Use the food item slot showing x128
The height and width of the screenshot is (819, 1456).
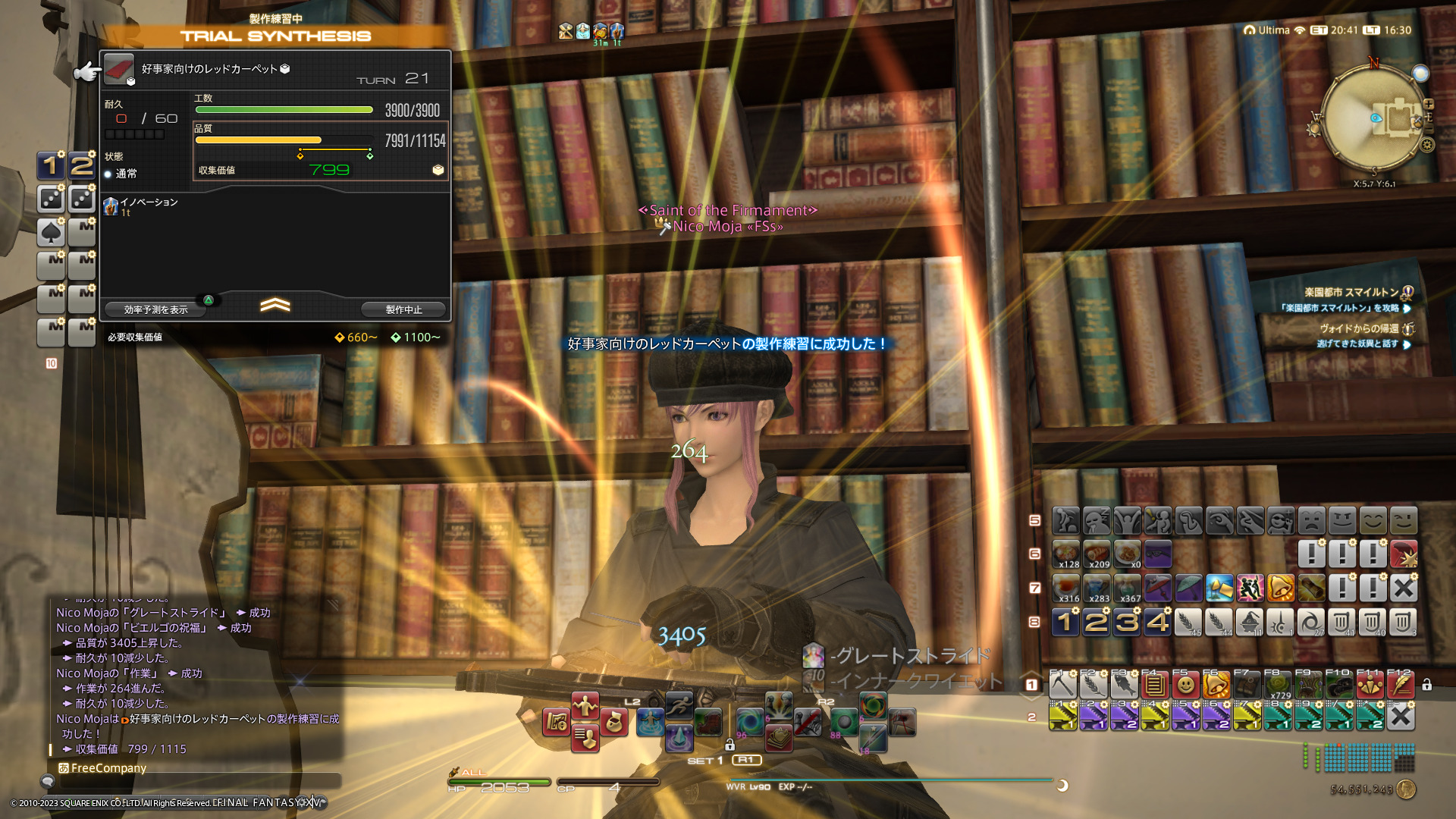[x=1066, y=554]
